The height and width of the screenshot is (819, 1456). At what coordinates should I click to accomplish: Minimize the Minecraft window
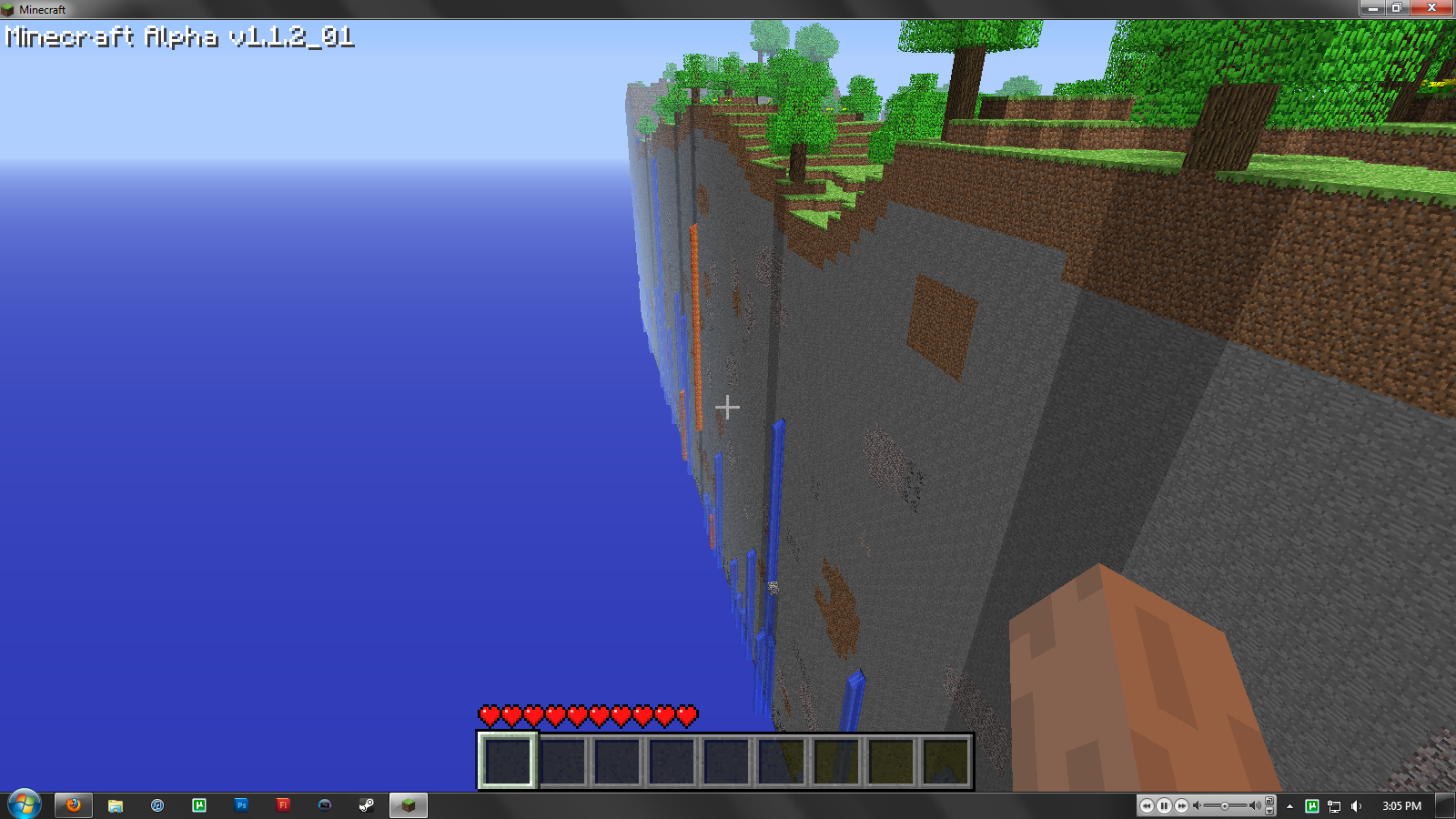pyautogui.click(x=1372, y=8)
